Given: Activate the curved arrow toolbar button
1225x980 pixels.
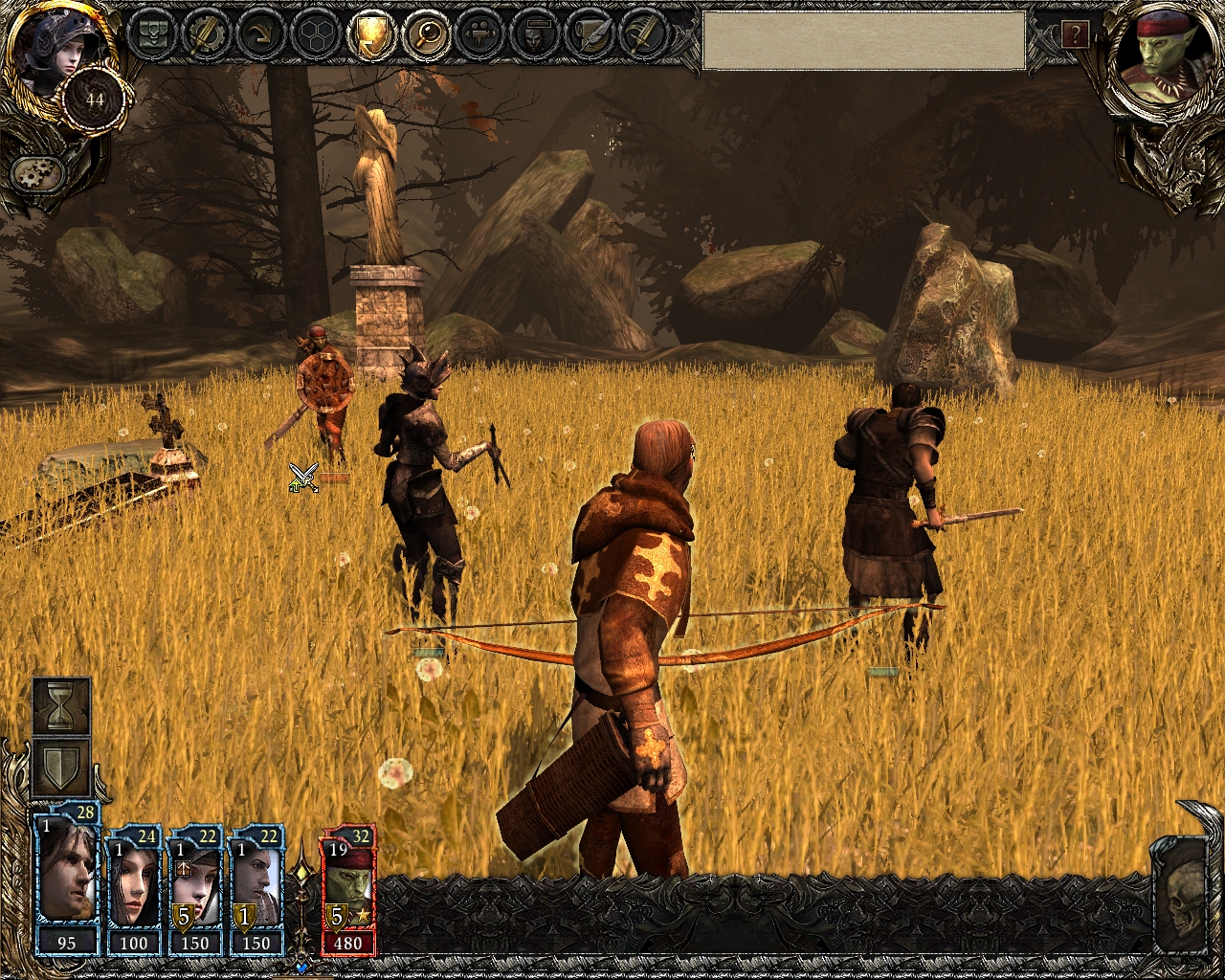Looking at the screenshot, I should tap(259, 35).
